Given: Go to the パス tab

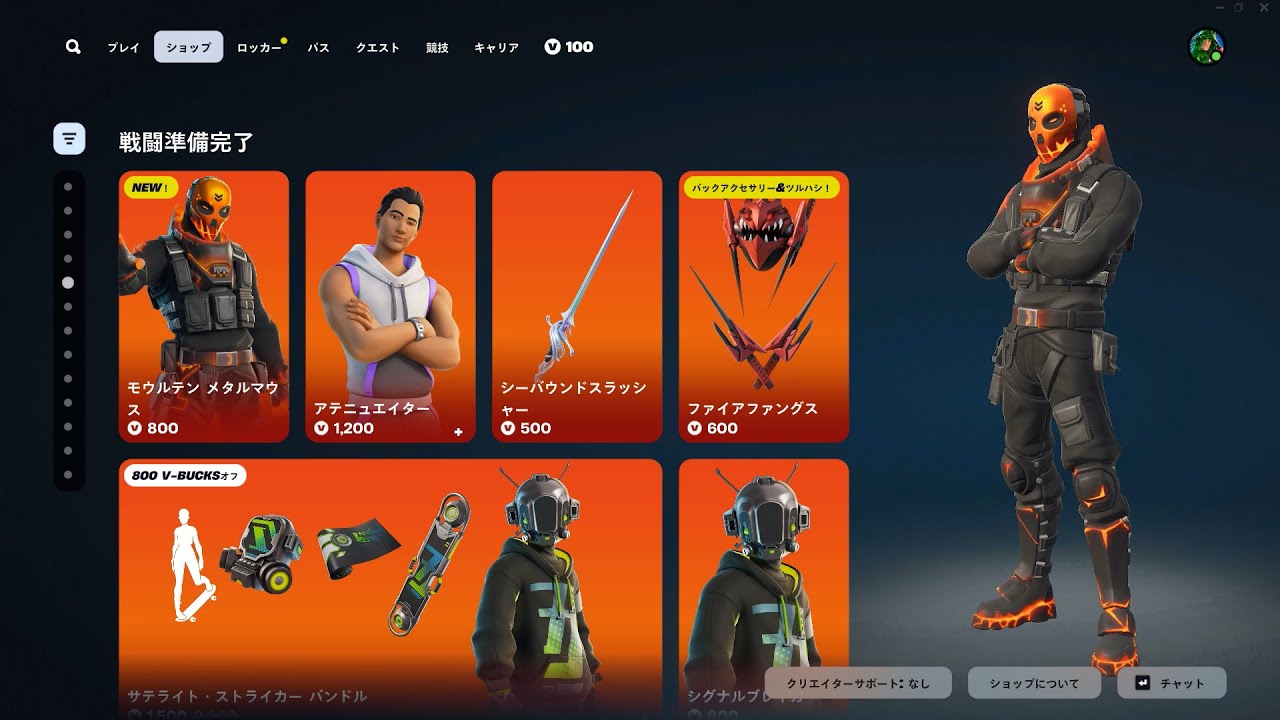Looking at the screenshot, I should 318,47.
